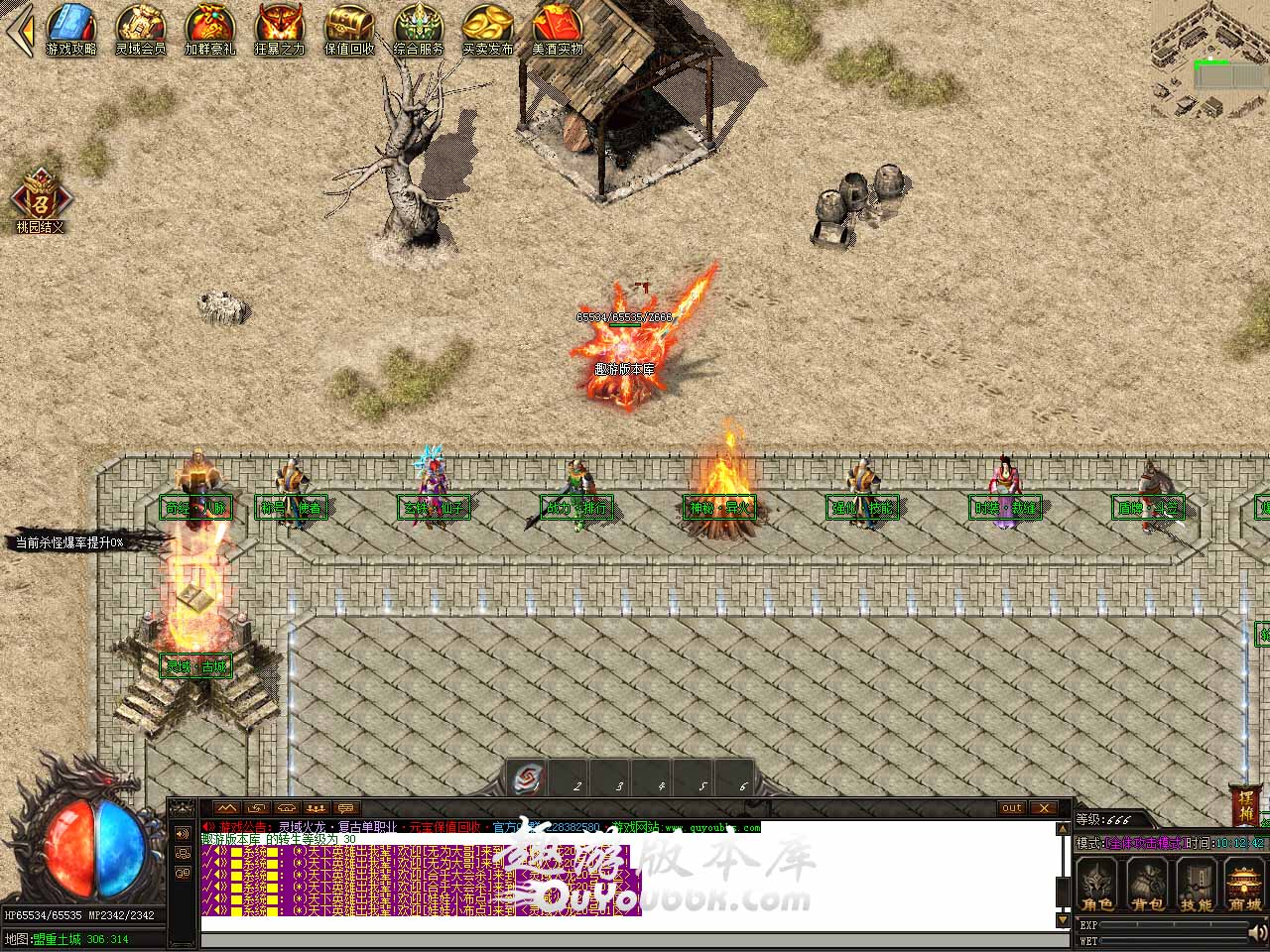Use the skill in hotbar slot 1
The image size is (1270, 952).
pos(530,780)
